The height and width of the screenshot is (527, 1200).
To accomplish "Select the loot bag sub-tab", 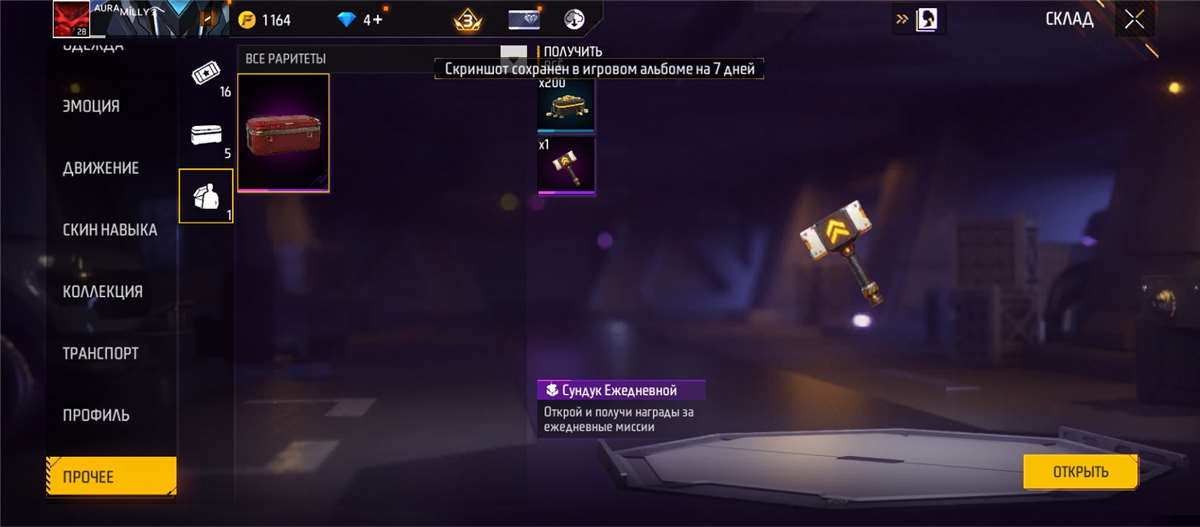I will (x=205, y=195).
